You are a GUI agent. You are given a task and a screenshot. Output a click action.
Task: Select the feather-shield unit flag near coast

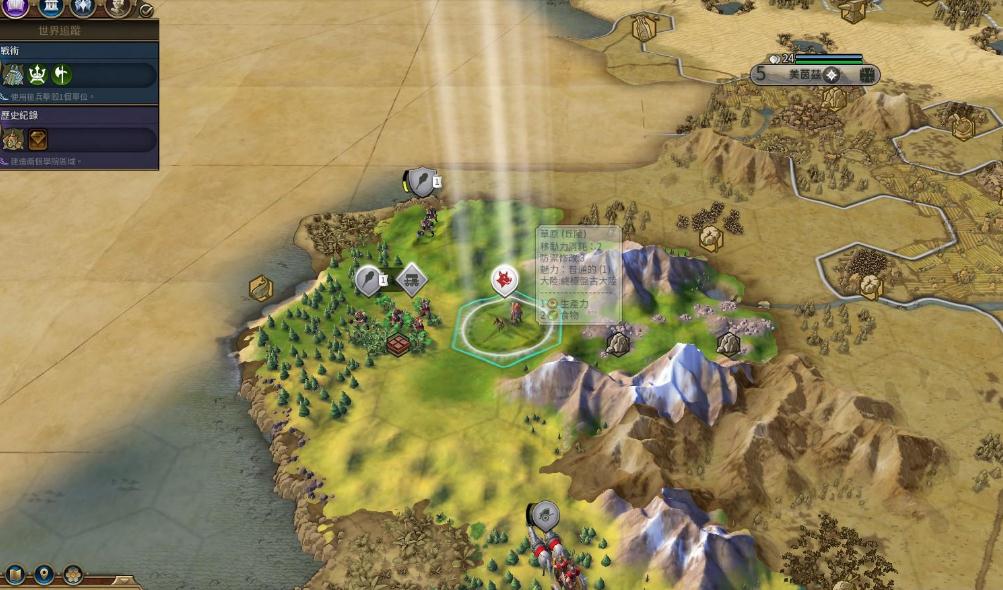(421, 181)
